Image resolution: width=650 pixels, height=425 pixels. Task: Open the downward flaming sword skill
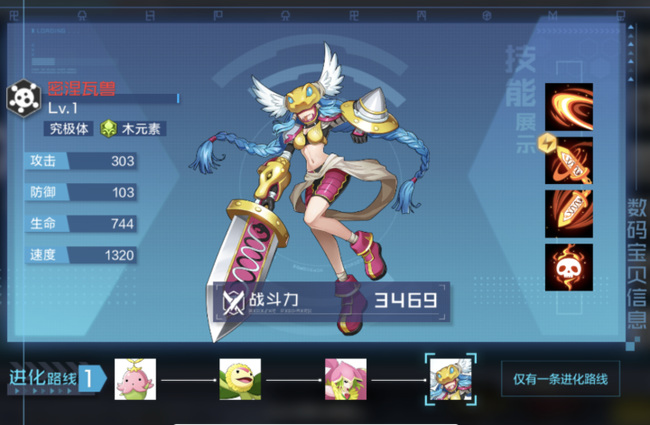[569, 213]
